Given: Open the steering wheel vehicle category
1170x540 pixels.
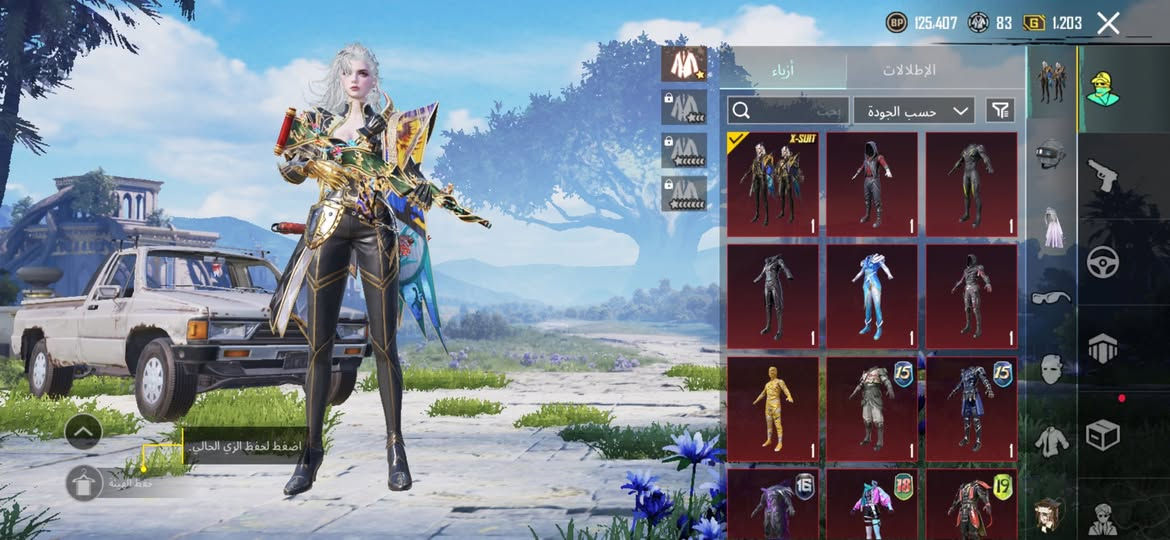Looking at the screenshot, I should [x=1102, y=262].
